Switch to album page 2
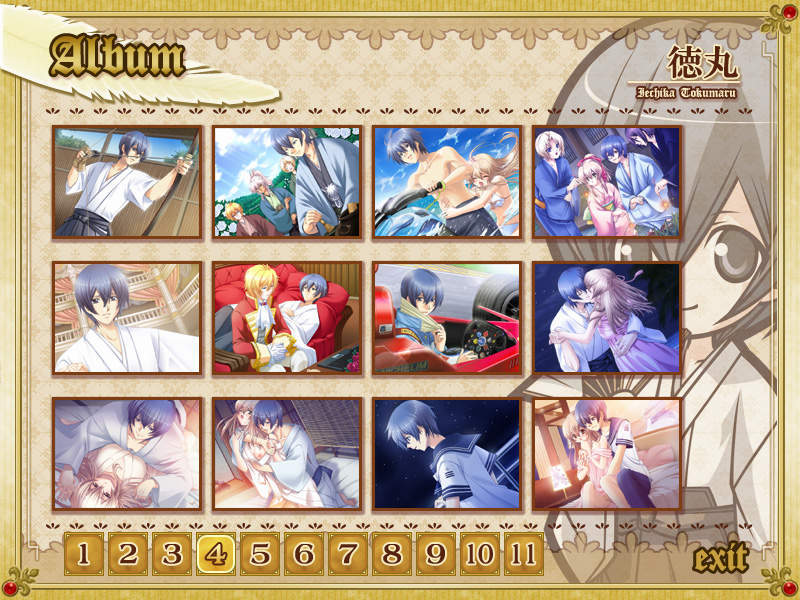 tap(128, 553)
